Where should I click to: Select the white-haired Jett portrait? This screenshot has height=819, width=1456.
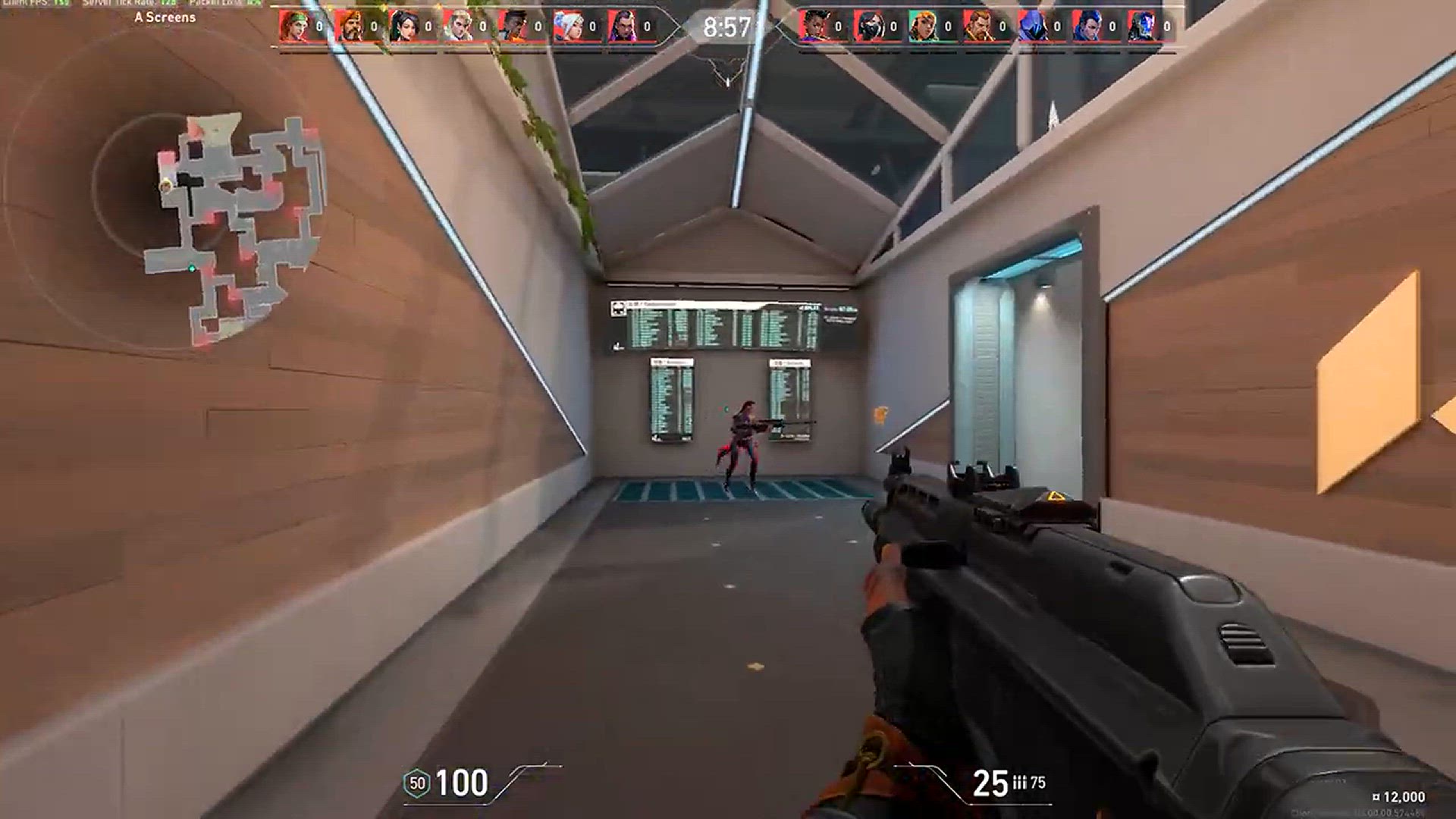pyautogui.click(x=567, y=27)
